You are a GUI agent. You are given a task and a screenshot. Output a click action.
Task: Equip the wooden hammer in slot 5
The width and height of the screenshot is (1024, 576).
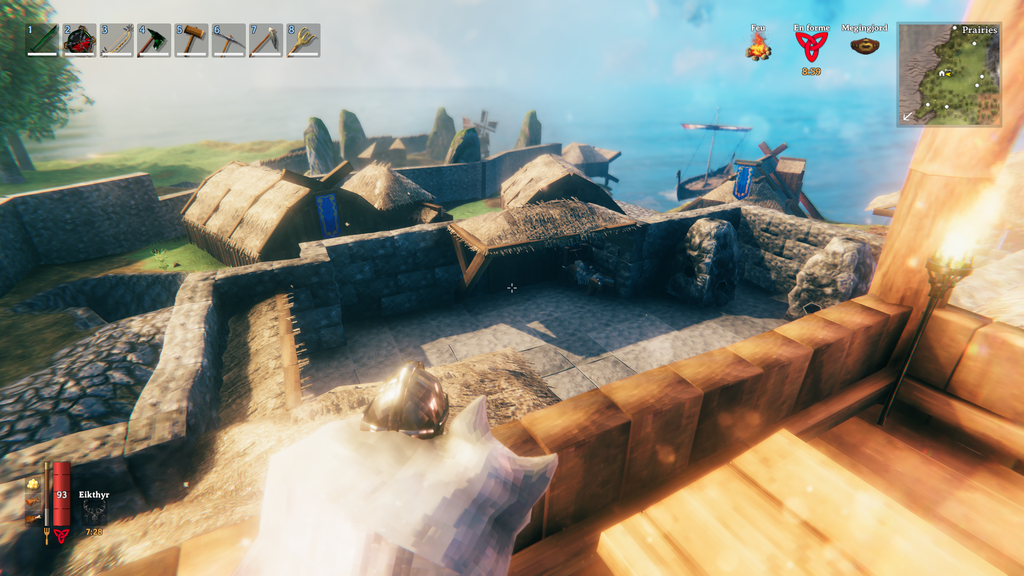[x=191, y=40]
